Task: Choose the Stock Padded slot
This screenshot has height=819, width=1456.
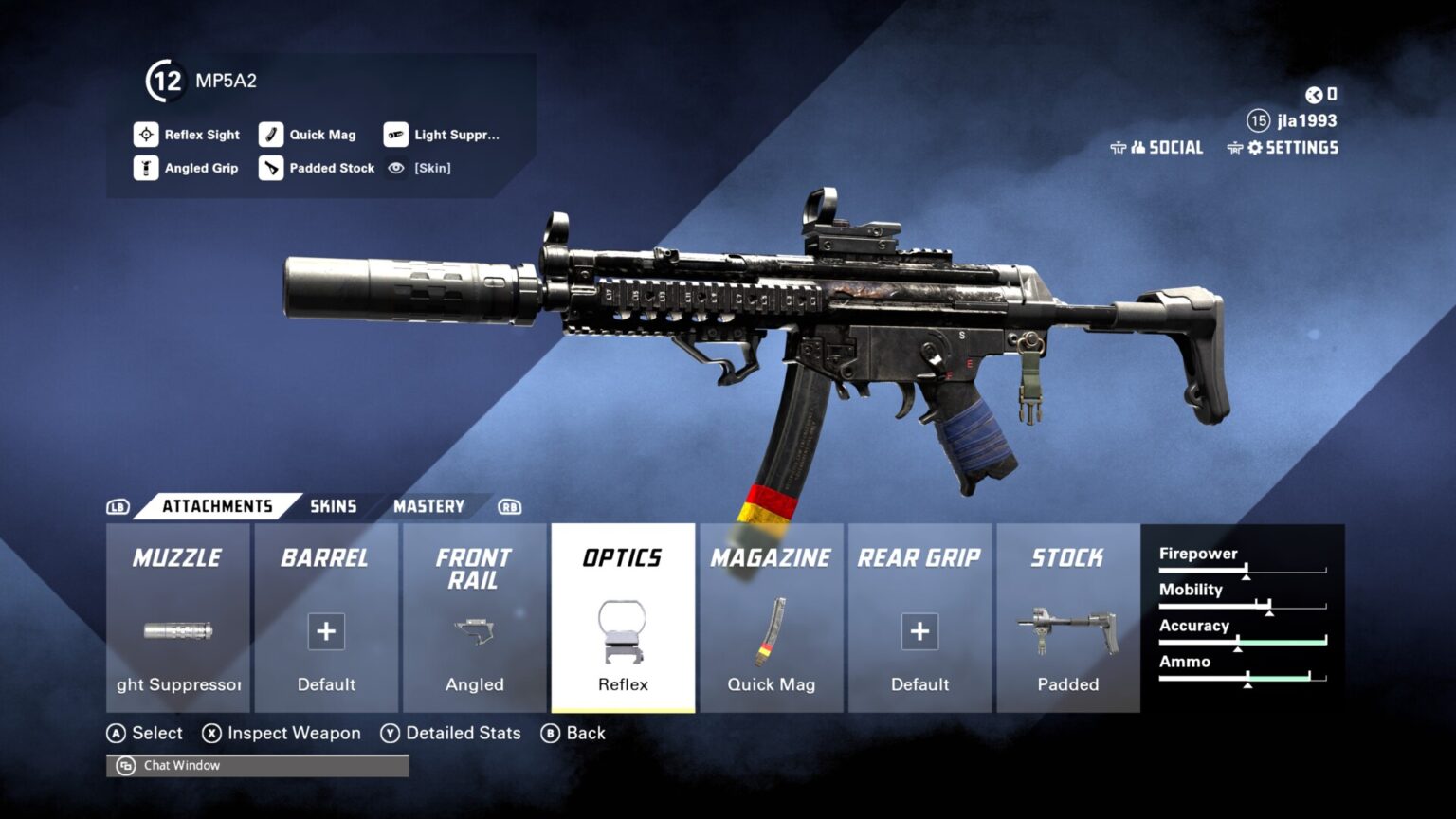Action: pos(1067,618)
